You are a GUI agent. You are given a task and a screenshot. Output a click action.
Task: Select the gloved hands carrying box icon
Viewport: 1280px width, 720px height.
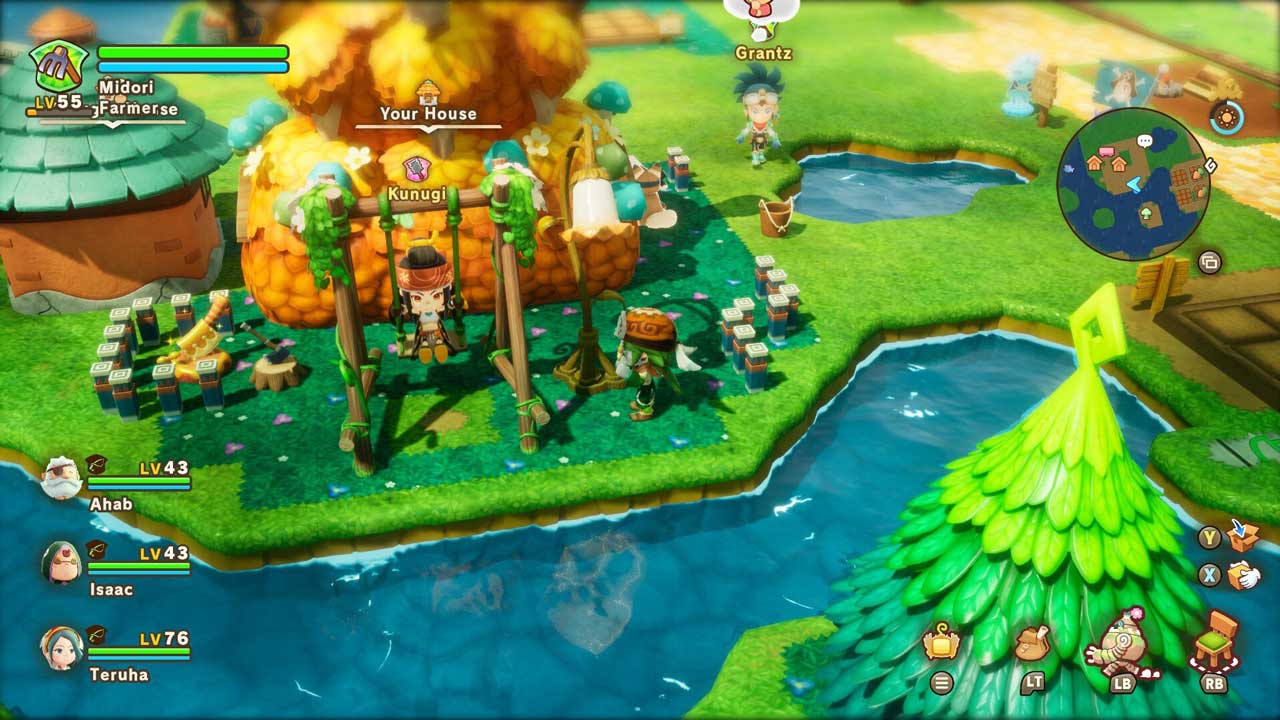[1243, 575]
